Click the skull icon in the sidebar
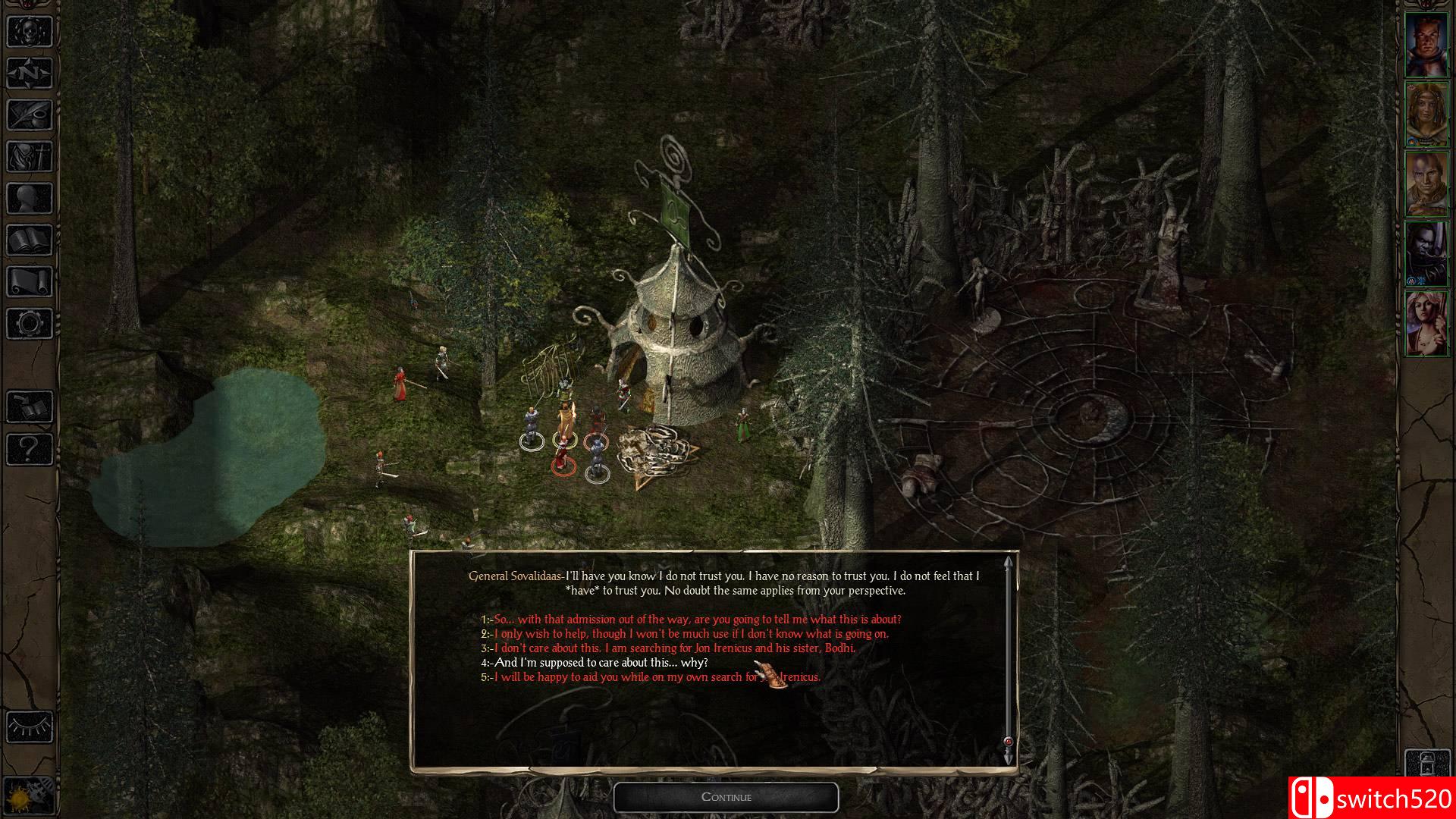Viewport: 1456px width, 819px height. 30,31
